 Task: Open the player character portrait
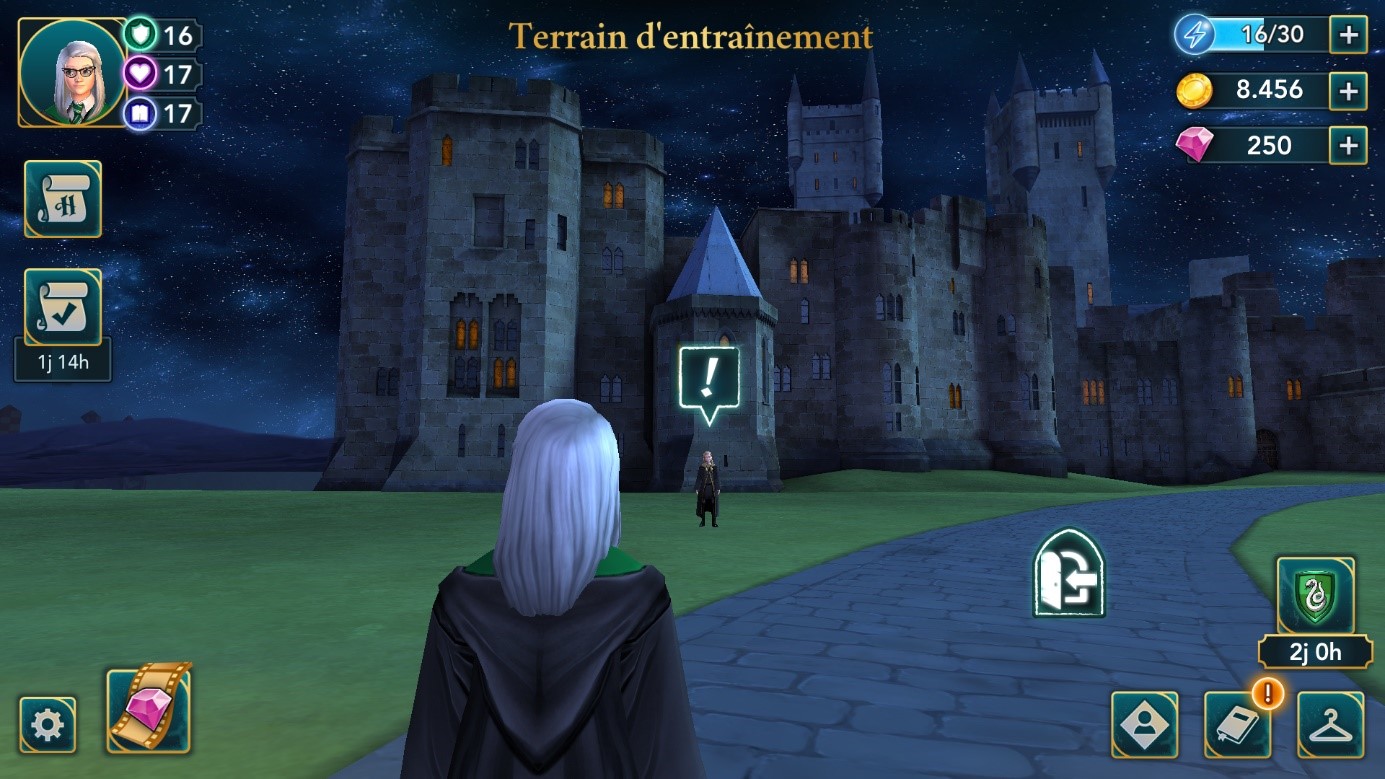[72, 73]
